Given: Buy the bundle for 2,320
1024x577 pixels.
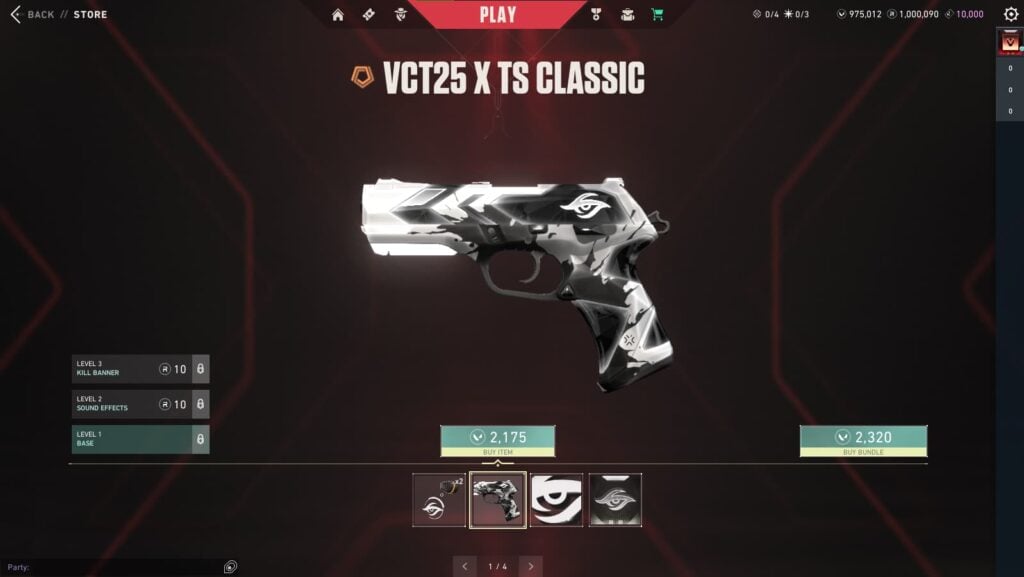Looking at the screenshot, I should 863,440.
